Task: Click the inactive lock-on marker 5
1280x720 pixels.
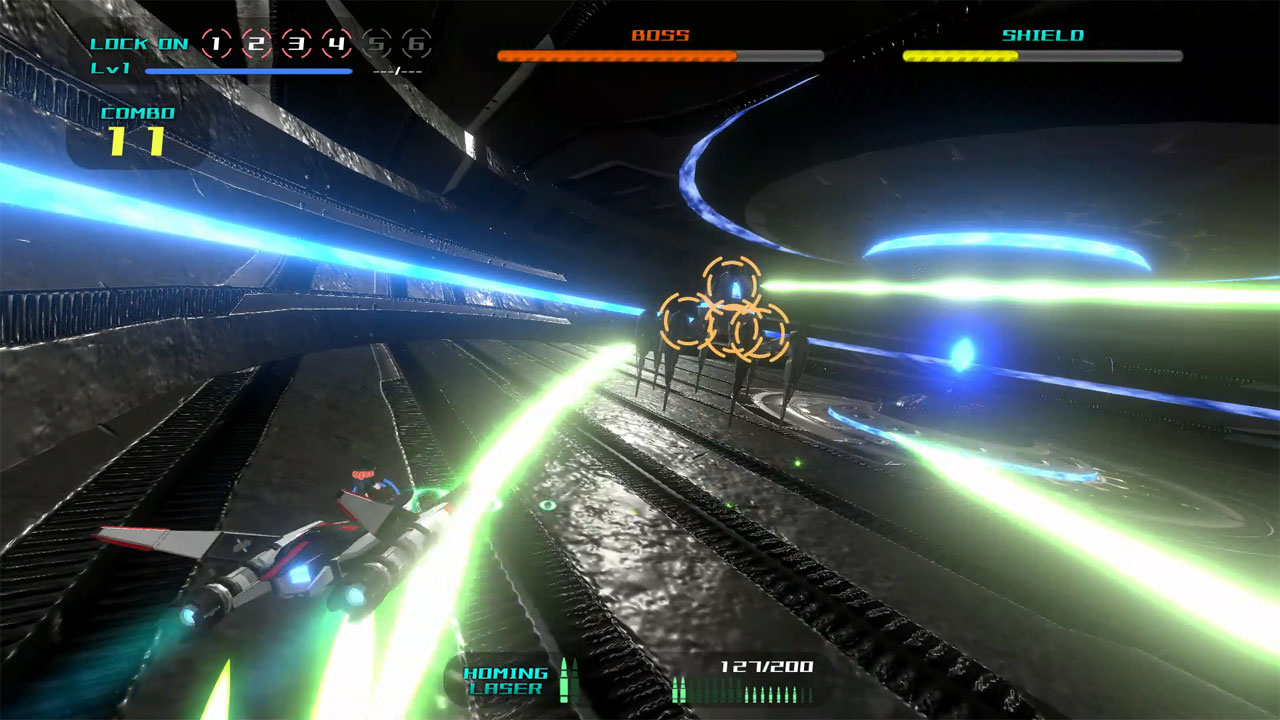Action: (x=378, y=44)
